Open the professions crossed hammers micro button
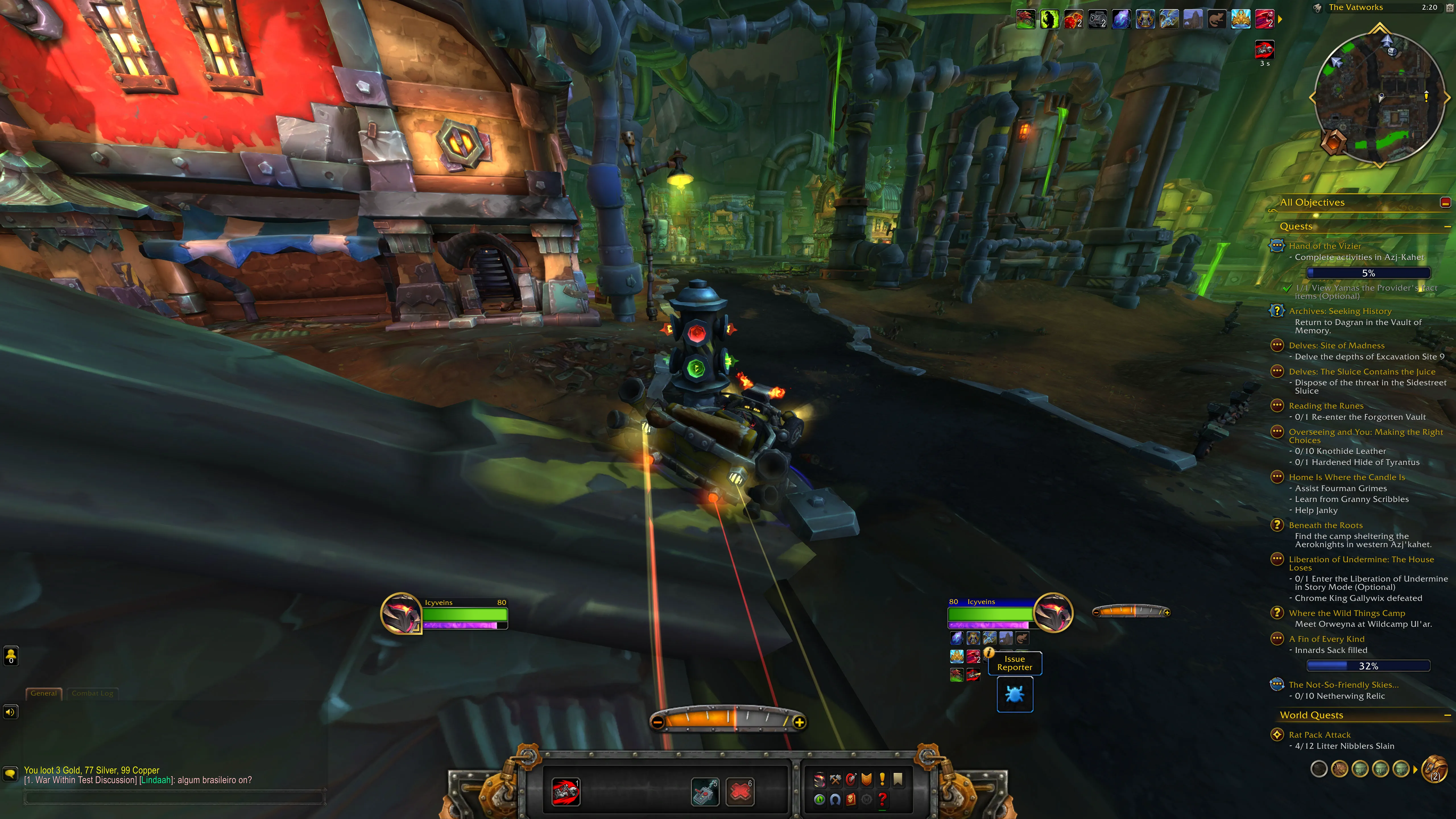 pos(835,780)
